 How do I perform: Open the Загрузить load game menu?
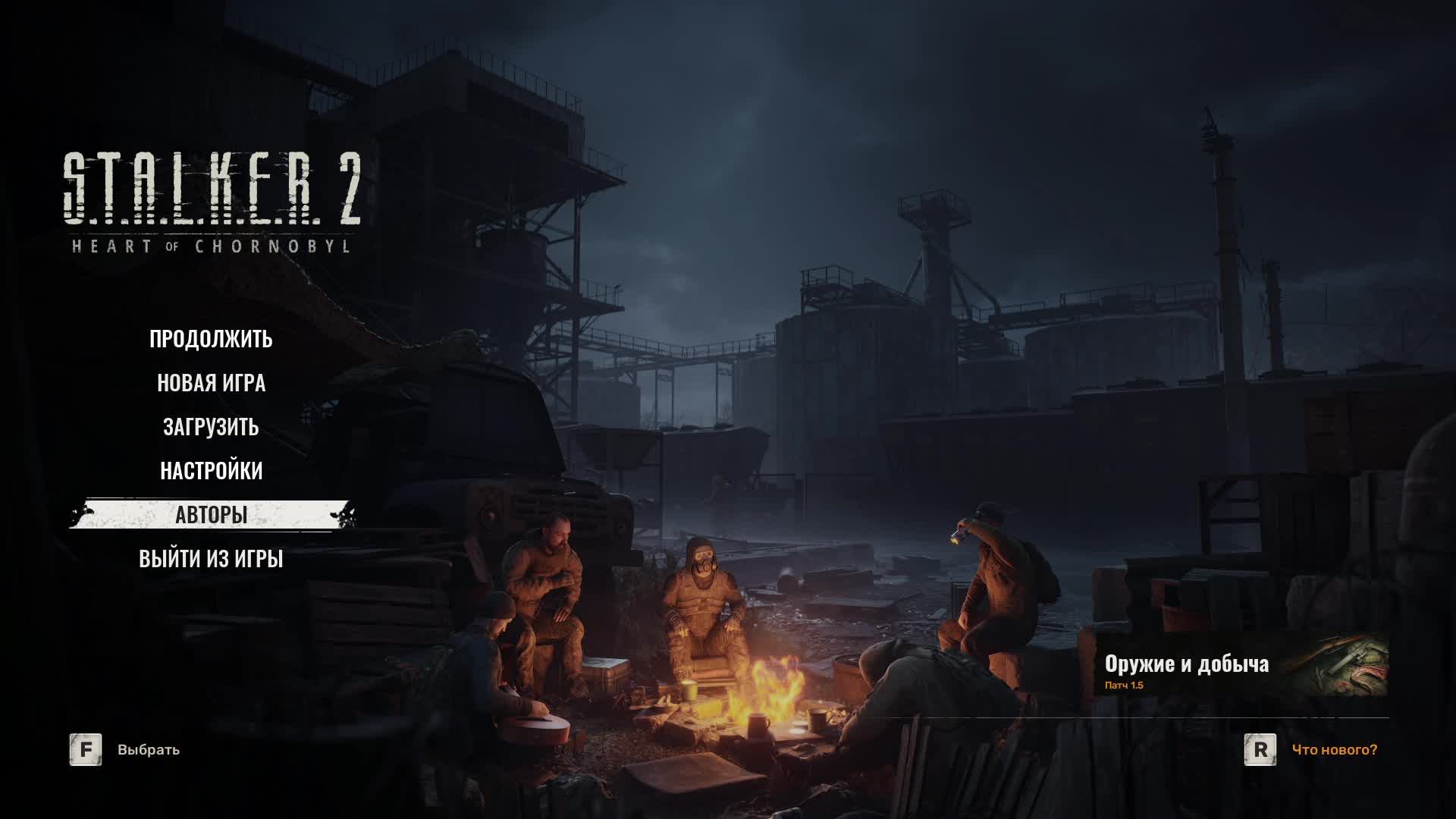point(211,427)
